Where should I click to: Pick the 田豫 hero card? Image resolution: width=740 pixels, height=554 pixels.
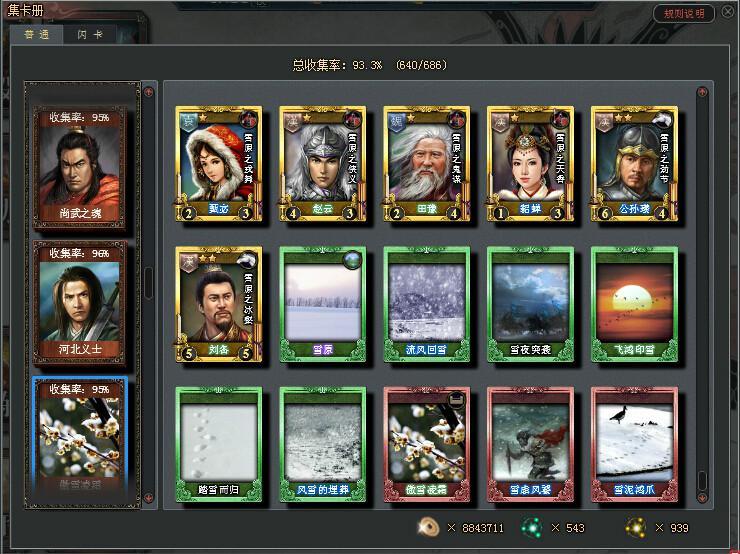(x=426, y=163)
